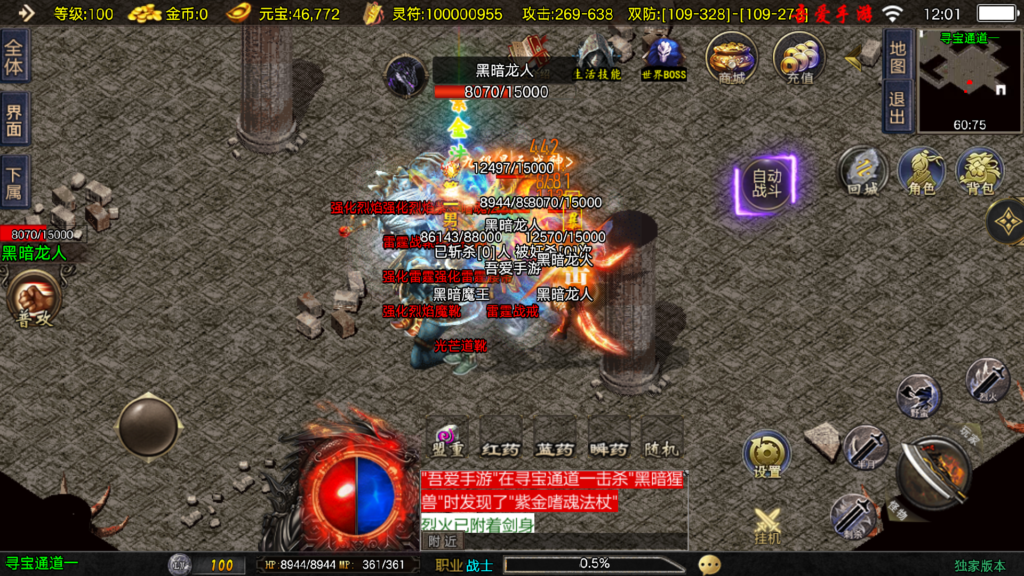Open the 商城 shop
Viewport: 1024px width, 576px height.
730,58
